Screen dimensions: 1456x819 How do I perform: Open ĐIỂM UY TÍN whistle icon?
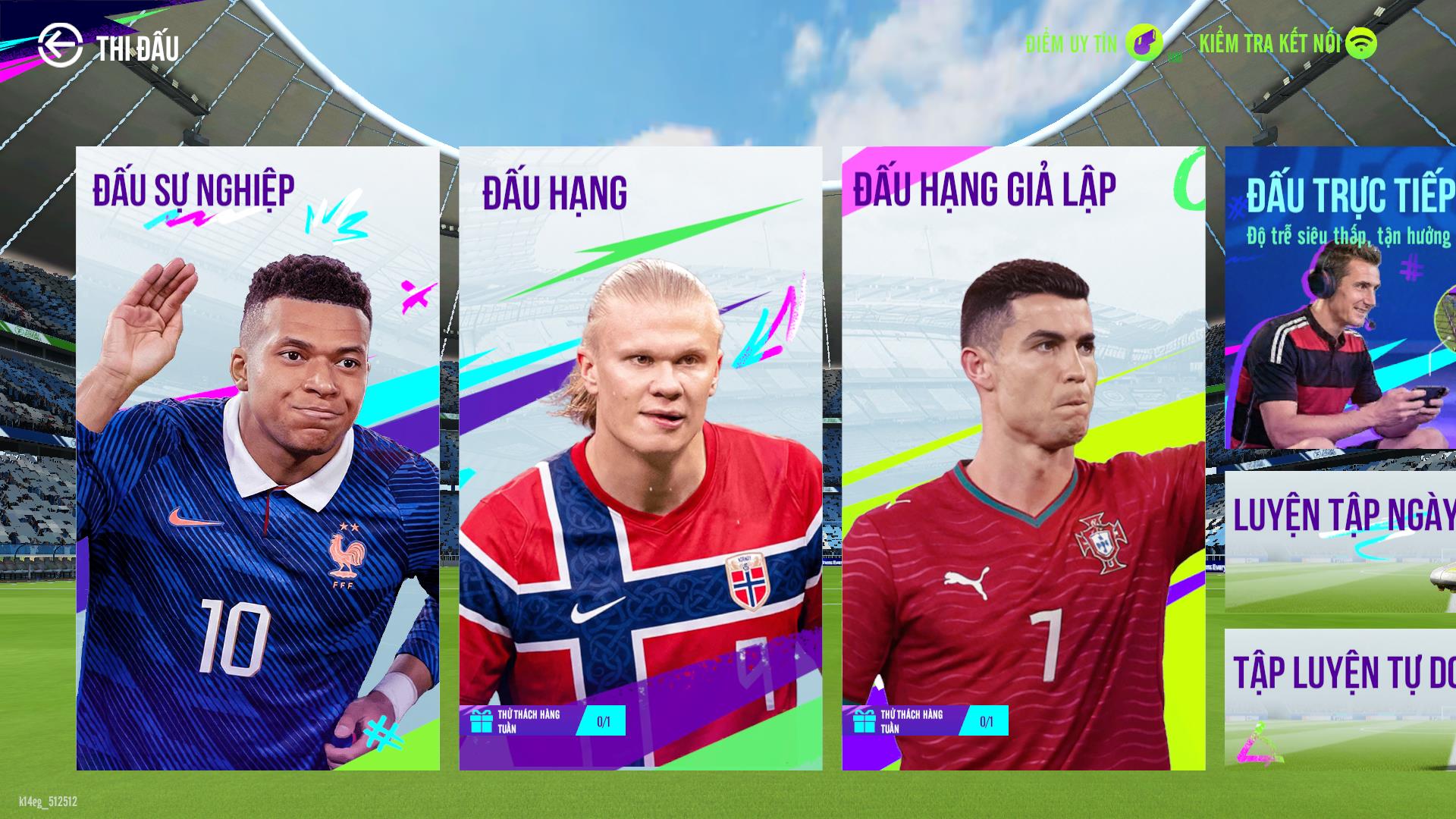1144,44
